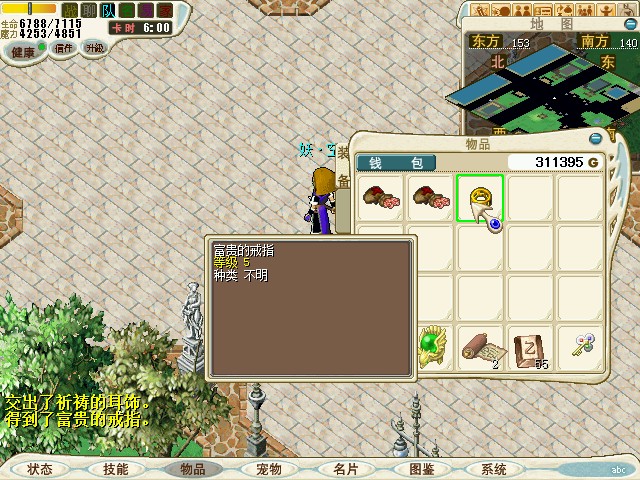This screenshot has height=480, width=640.
Task: Select the colorful key item
Action: pos(581,347)
